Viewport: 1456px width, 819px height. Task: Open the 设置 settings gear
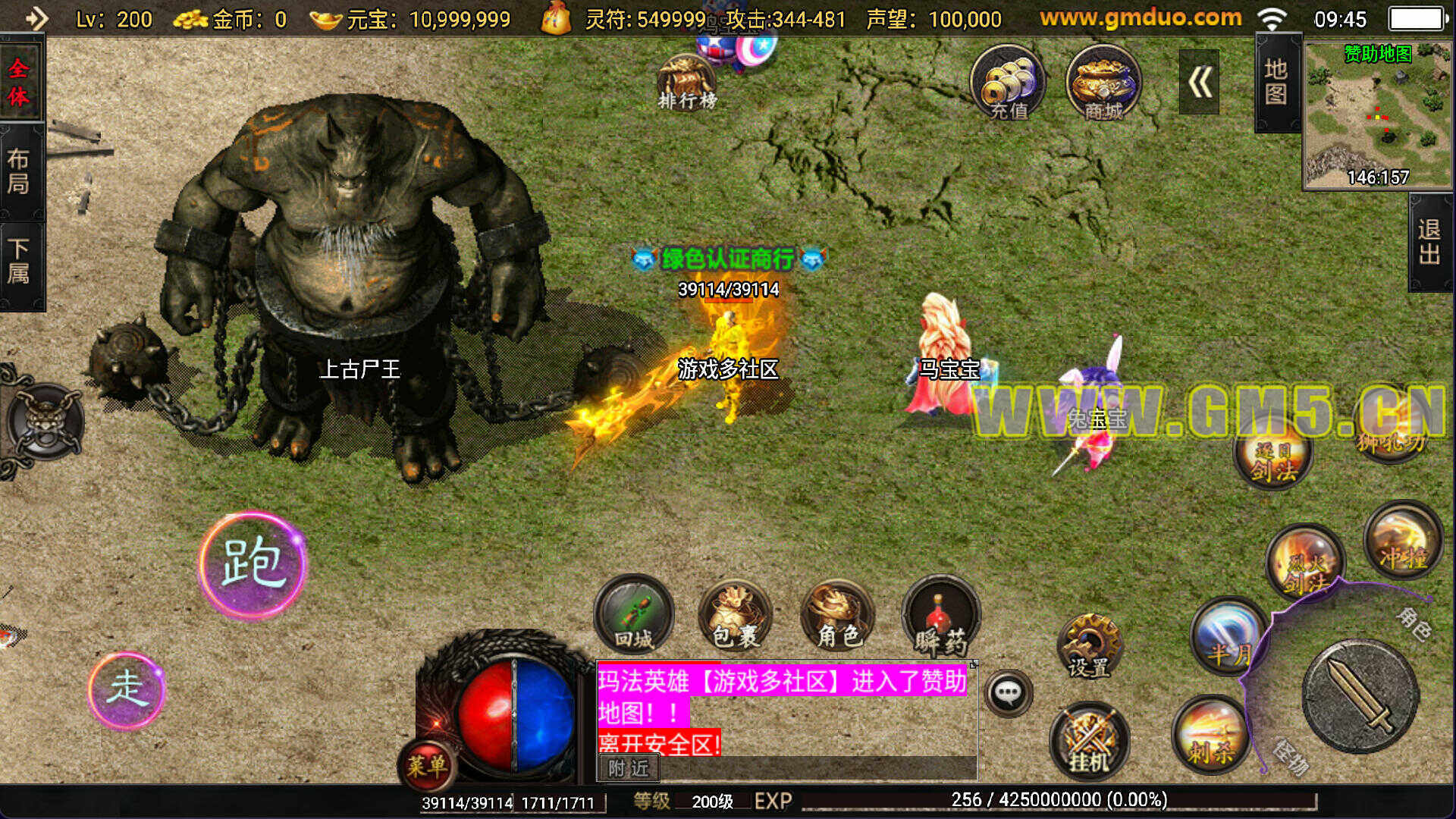tap(1089, 645)
